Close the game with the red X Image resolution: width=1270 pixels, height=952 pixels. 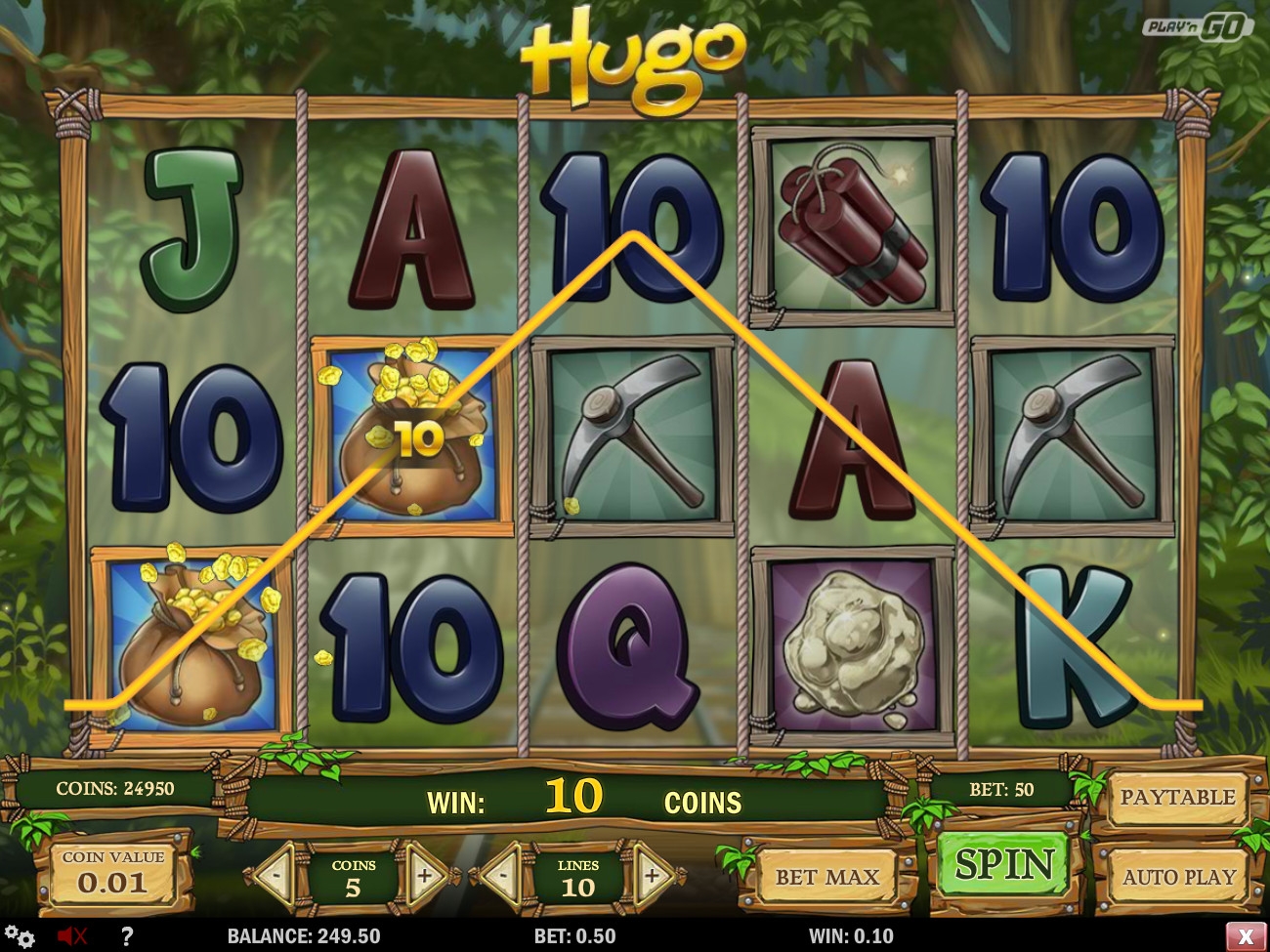pos(1246,936)
